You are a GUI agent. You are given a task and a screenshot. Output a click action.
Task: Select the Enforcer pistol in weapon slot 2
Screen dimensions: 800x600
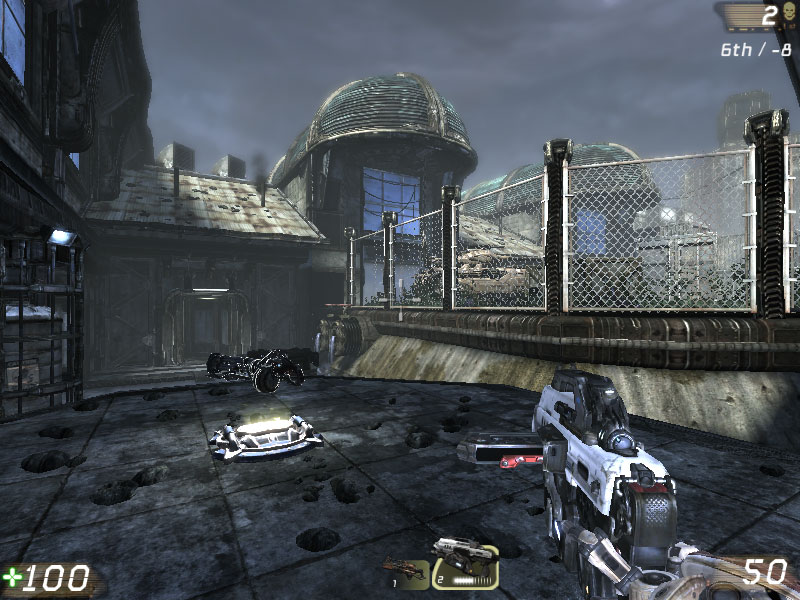click(x=465, y=564)
